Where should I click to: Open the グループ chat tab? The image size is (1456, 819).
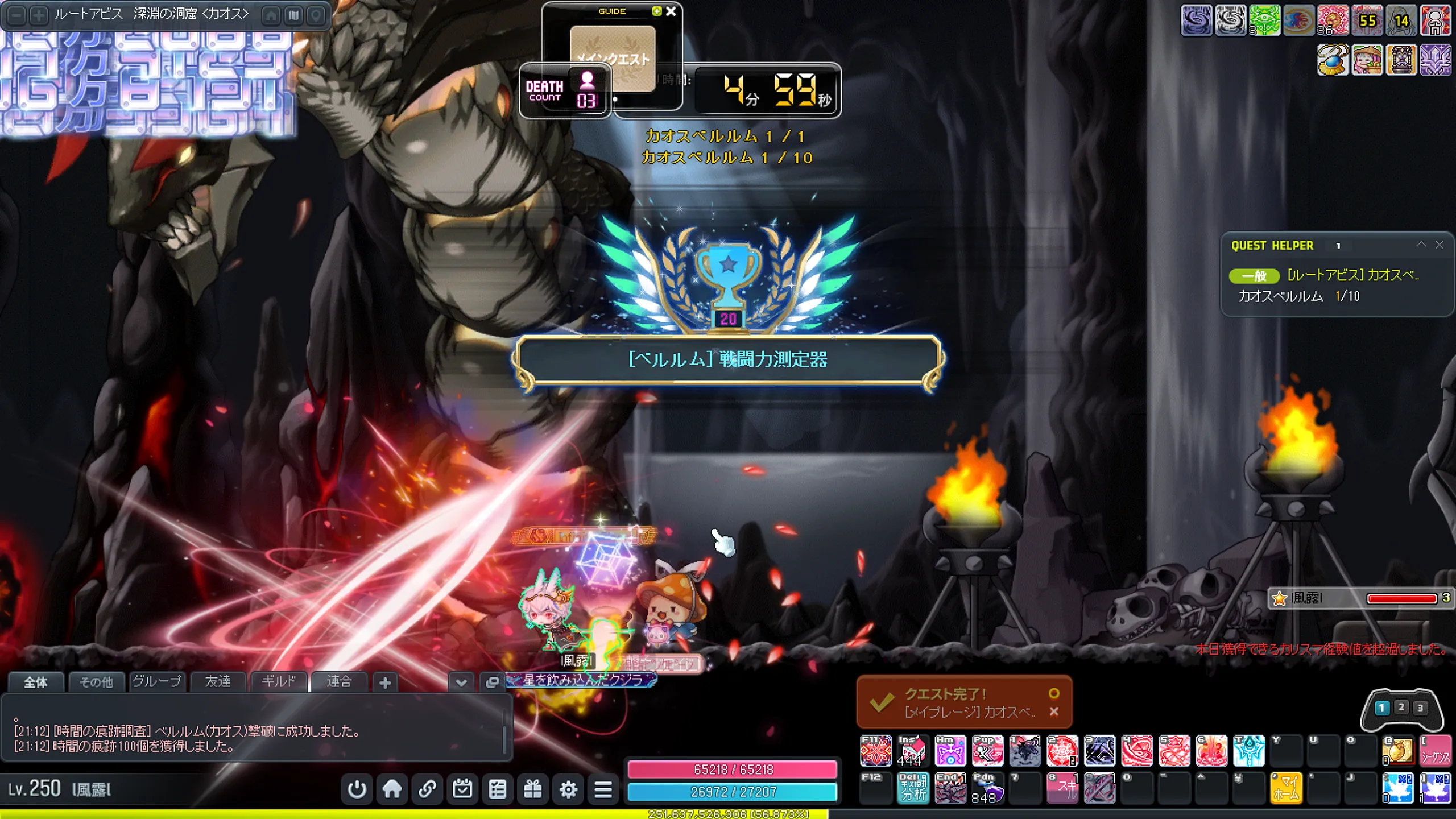point(157,681)
